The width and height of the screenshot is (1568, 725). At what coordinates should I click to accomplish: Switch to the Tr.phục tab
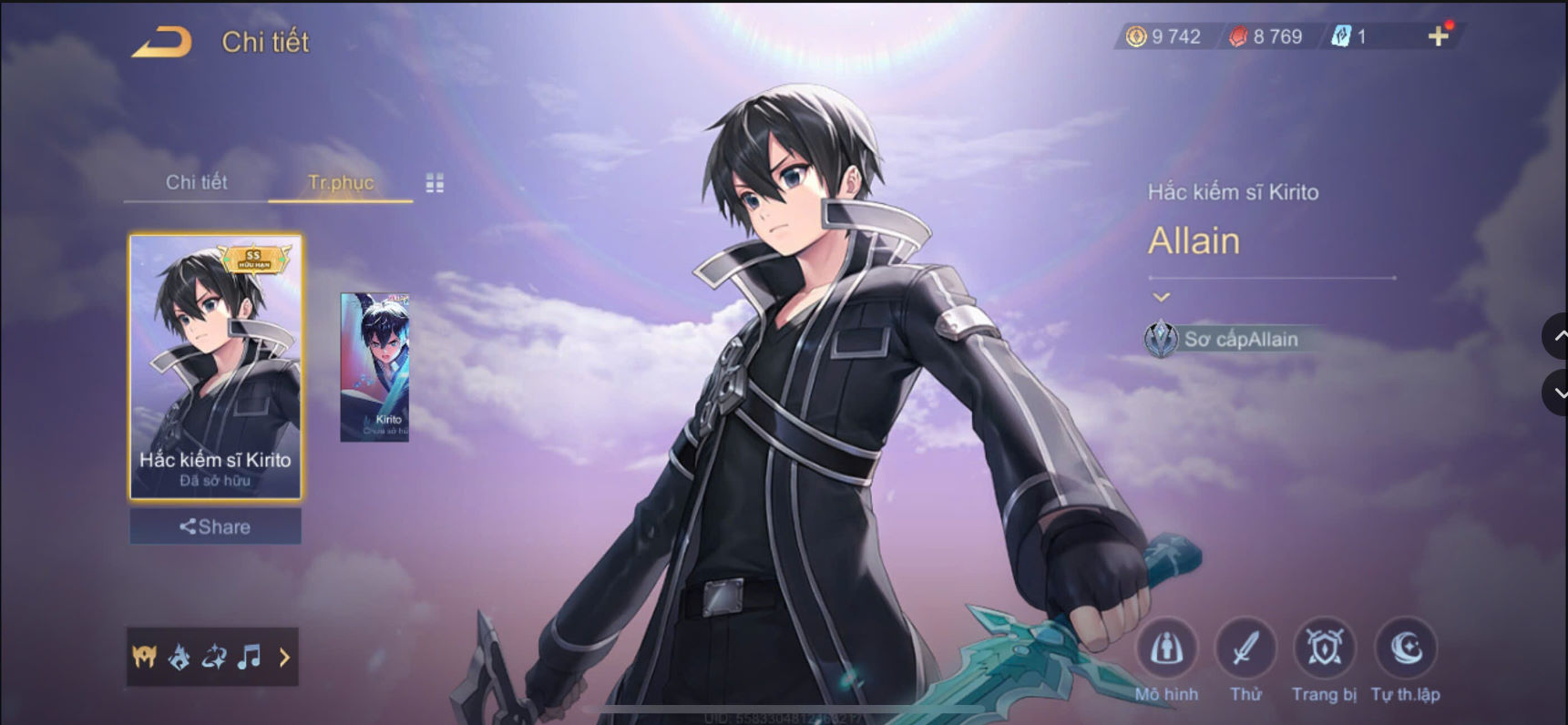coord(340,182)
